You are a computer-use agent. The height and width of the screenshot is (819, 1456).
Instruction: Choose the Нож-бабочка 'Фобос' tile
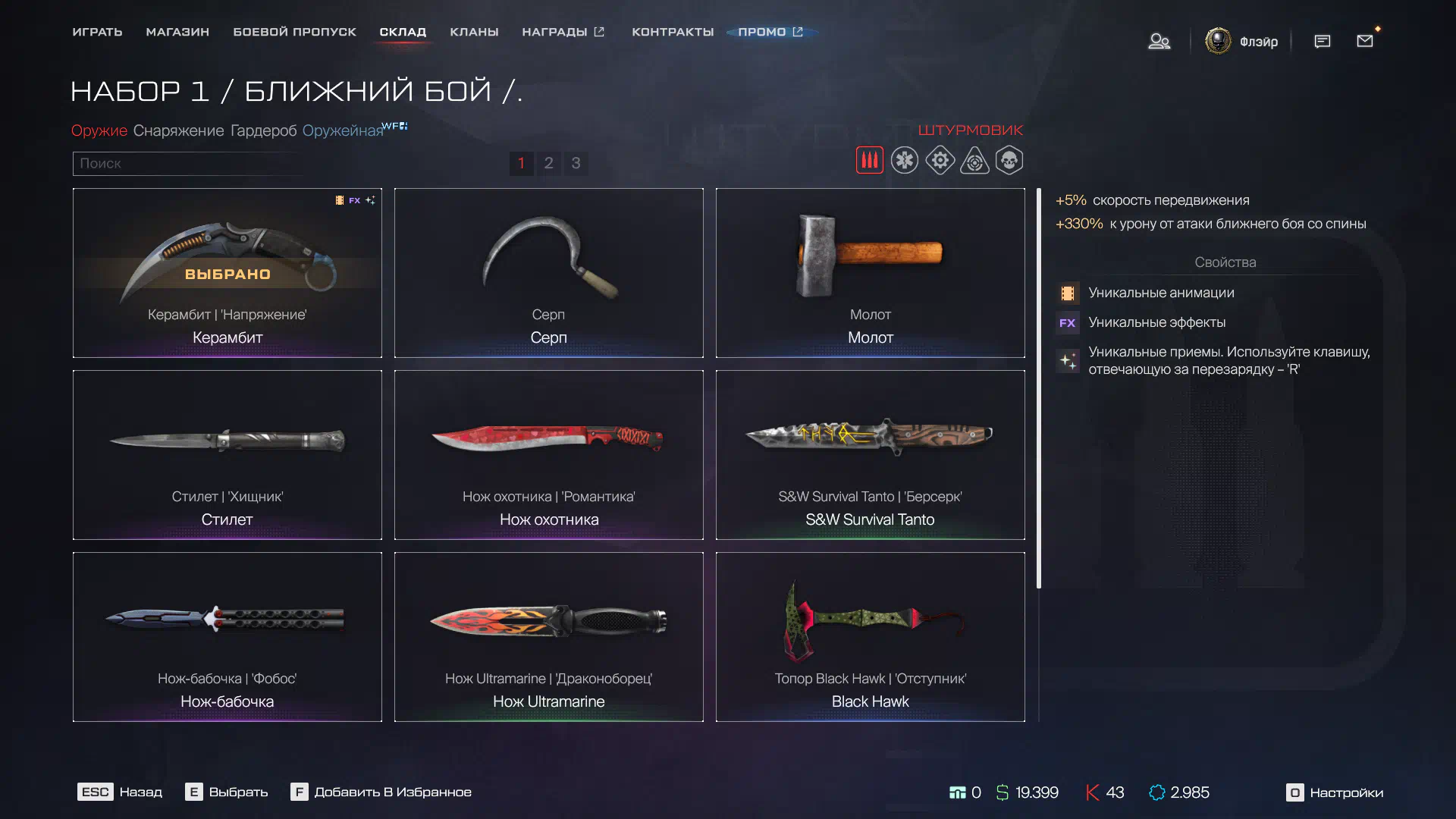(227, 637)
